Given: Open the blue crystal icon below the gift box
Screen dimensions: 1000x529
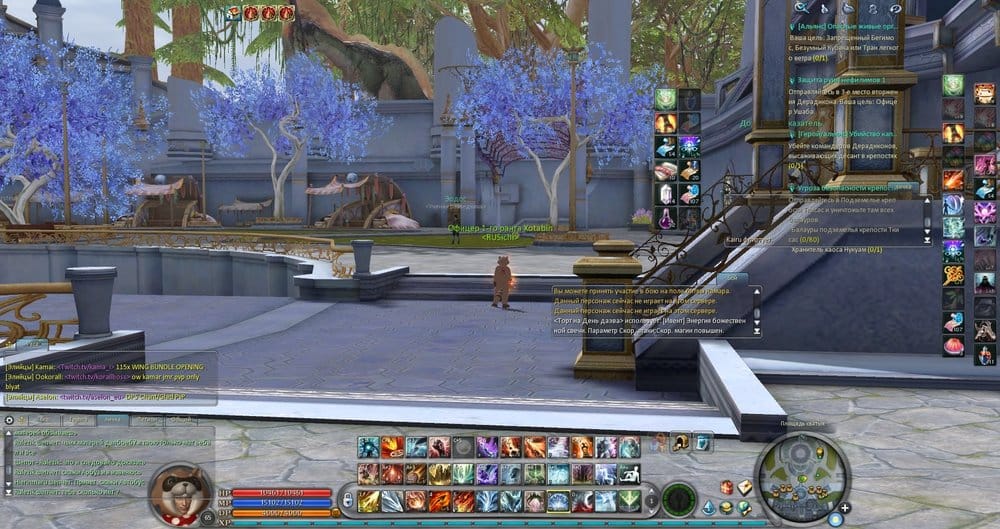Looking at the screenshot, I should click(709, 507).
